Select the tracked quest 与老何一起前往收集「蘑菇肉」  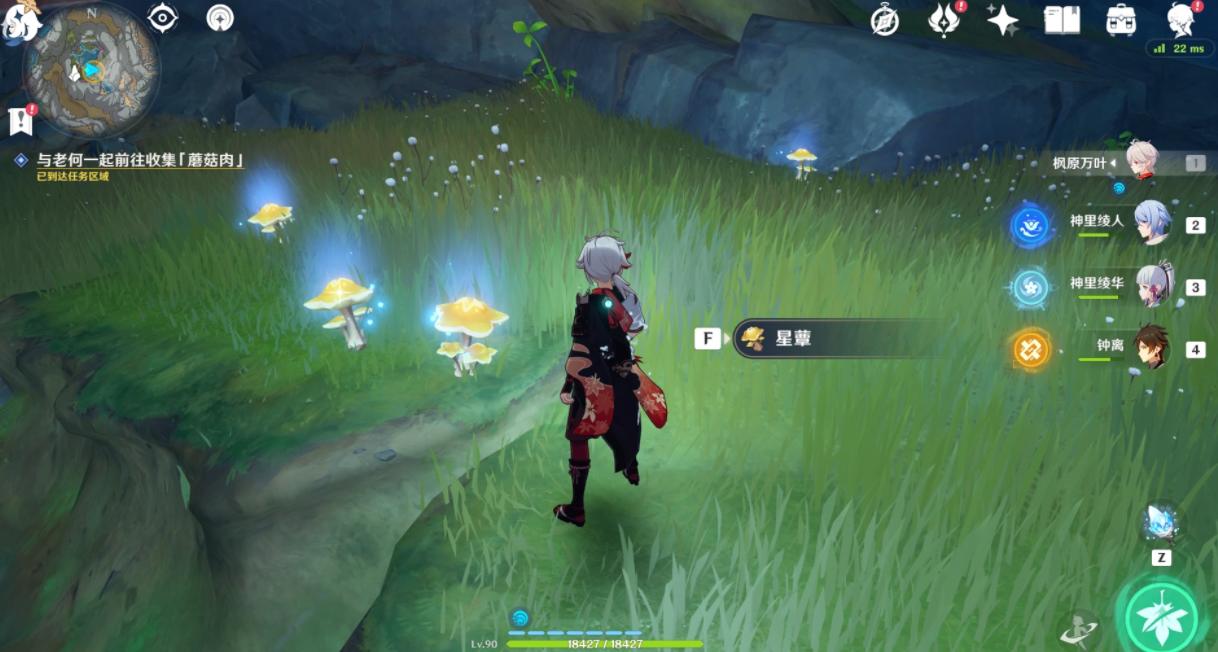140,160
